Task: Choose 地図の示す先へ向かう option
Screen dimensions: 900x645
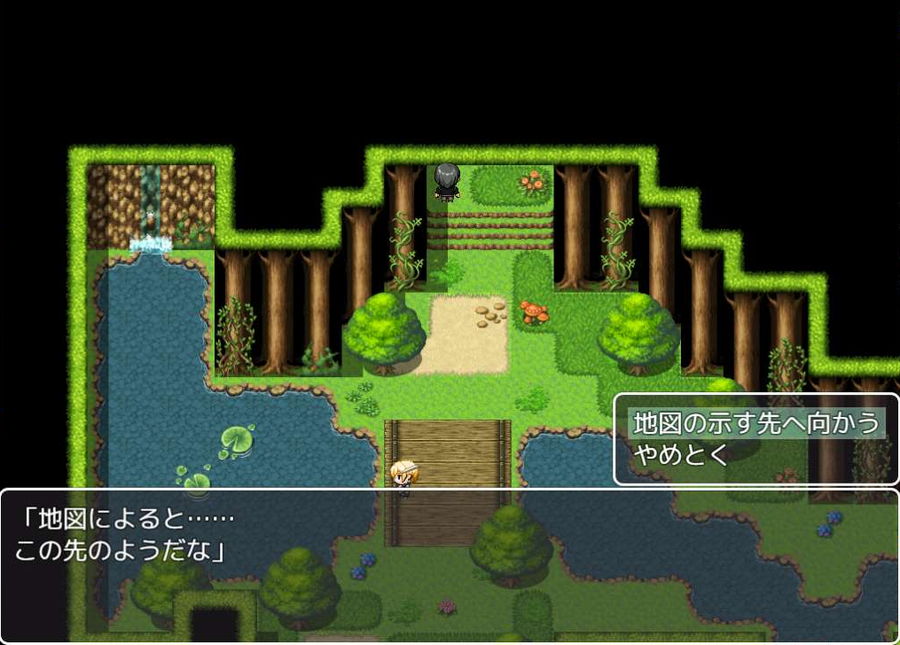Action: click(755, 423)
